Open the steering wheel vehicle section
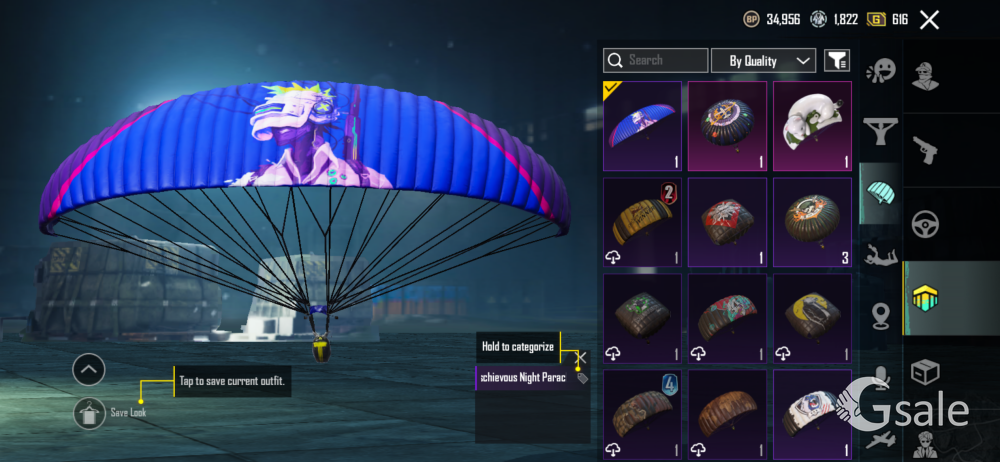This screenshot has height=462, width=1000. tap(925, 223)
